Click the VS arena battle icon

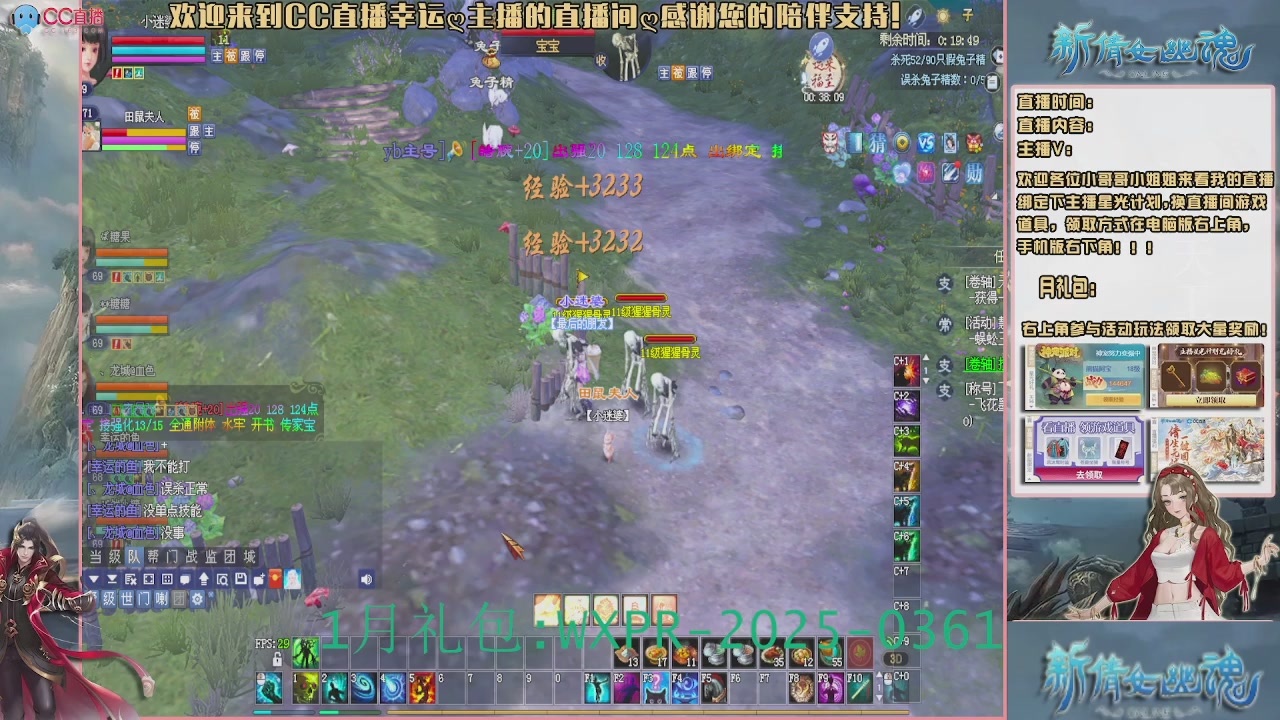(x=926, y=142)
